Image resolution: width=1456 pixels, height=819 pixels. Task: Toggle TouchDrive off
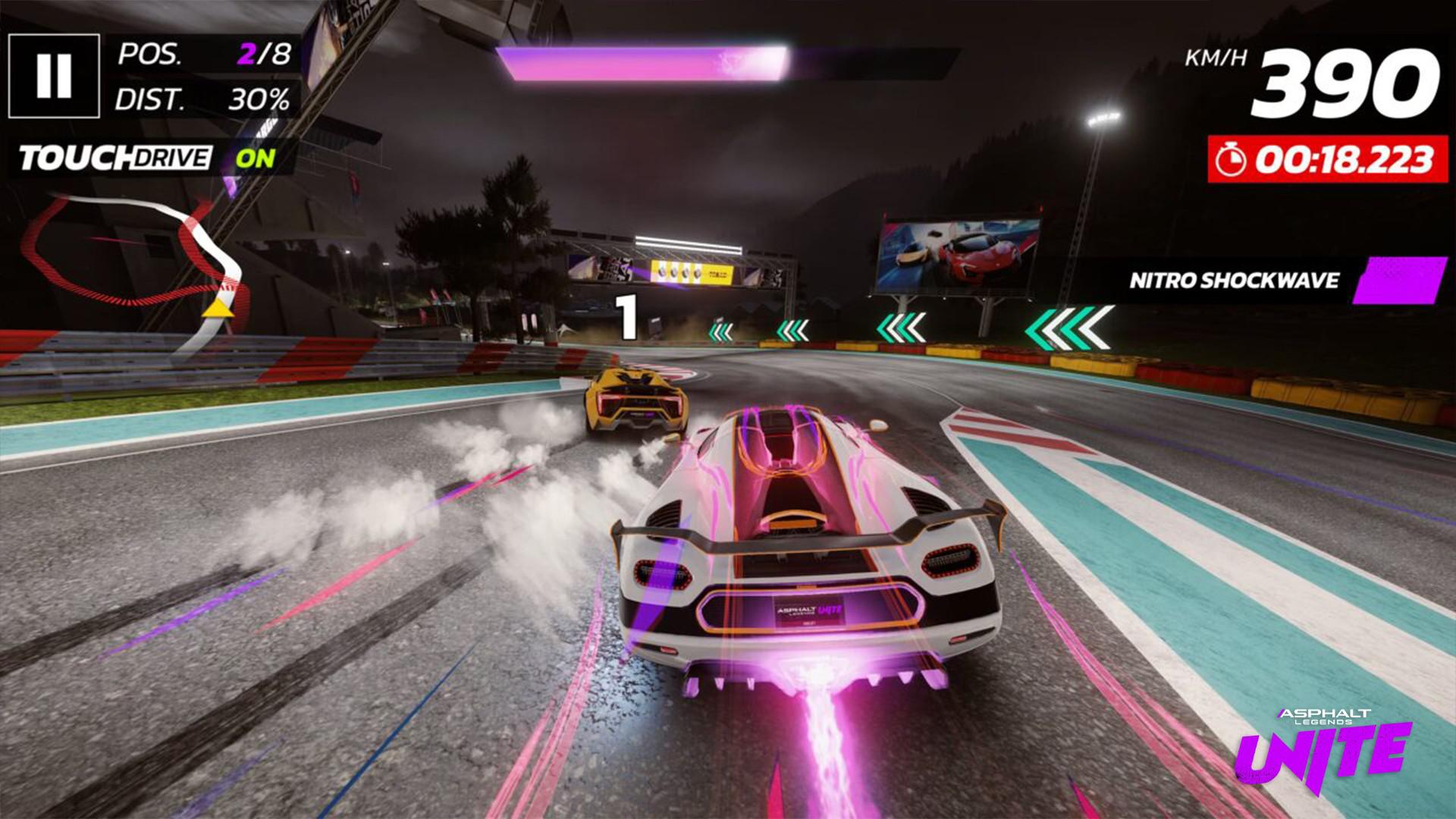pos(255,158)
